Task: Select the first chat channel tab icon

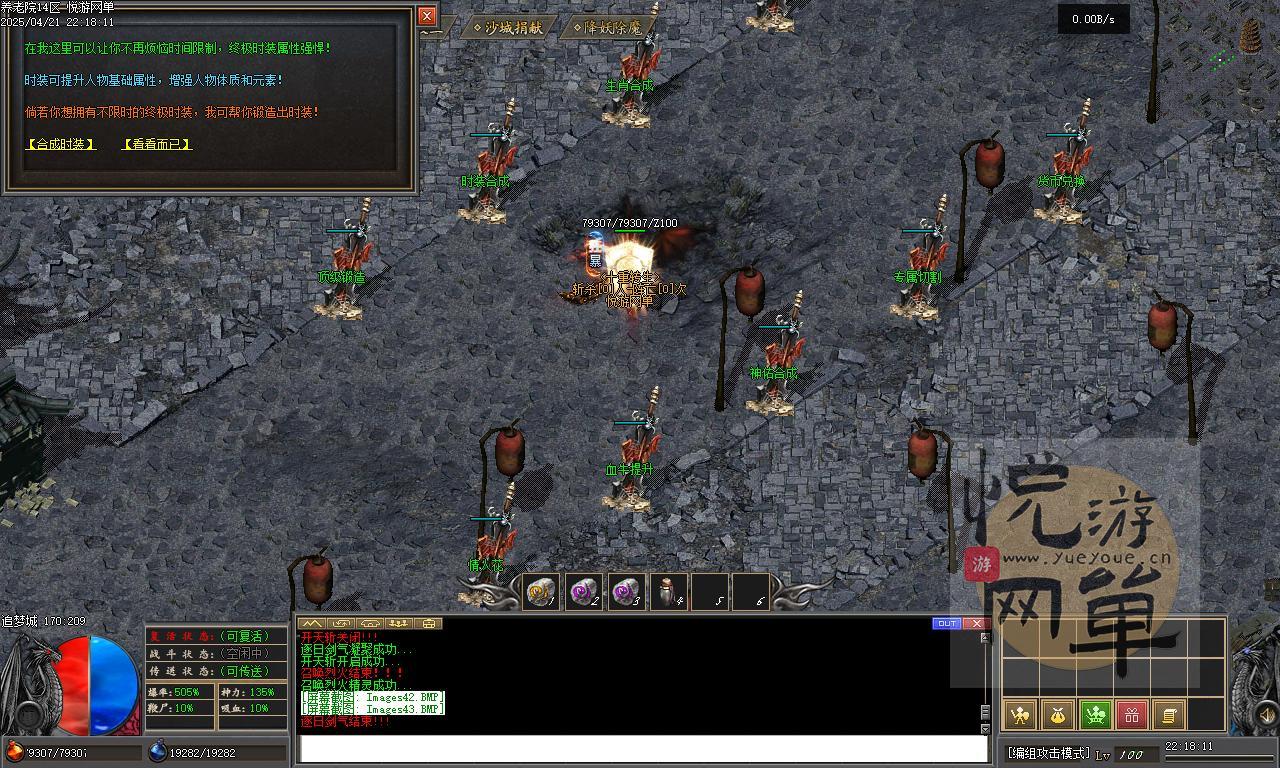Action: [x=311, y=624]
